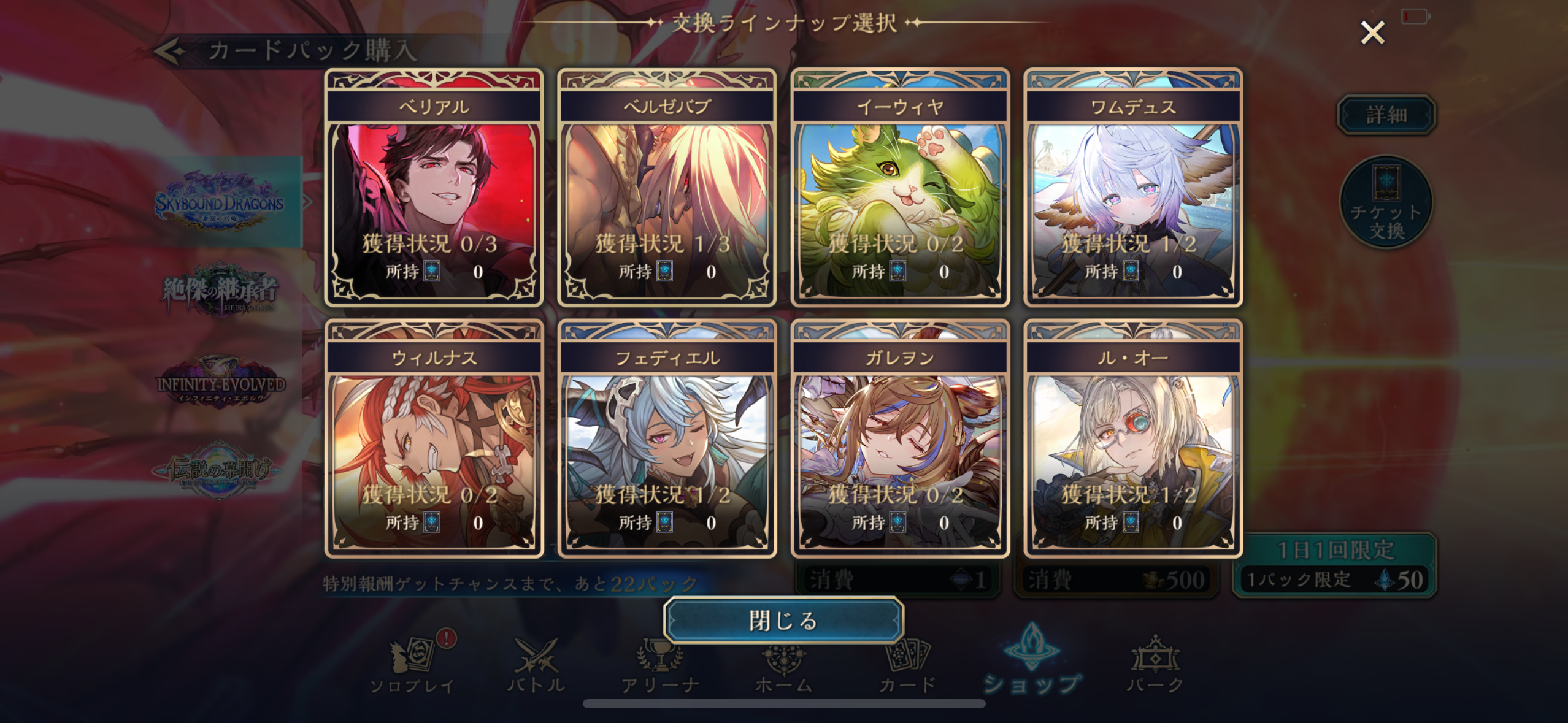The width and height of the screenshot is (1568, 723).
Task: Select the ベリアル exchange card
Action: coord(434,188)
